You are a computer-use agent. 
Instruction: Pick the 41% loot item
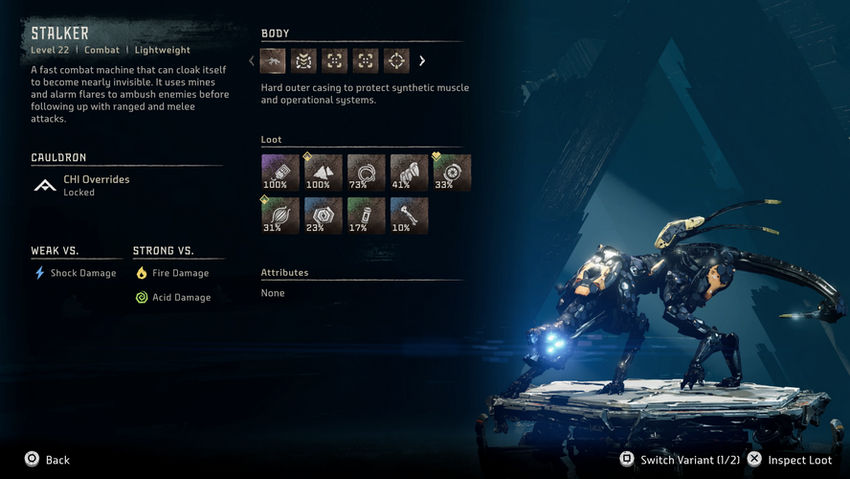tap(409, 172)
